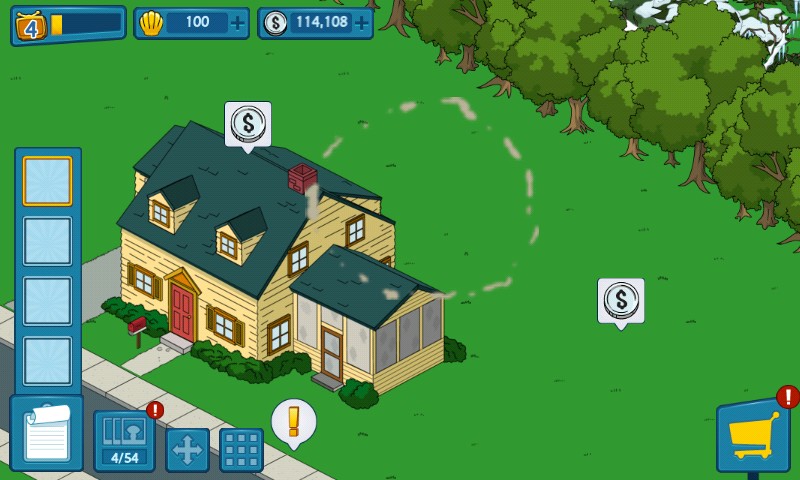
Task: Select the highlighted top character slot
Action: pos(47,181)
